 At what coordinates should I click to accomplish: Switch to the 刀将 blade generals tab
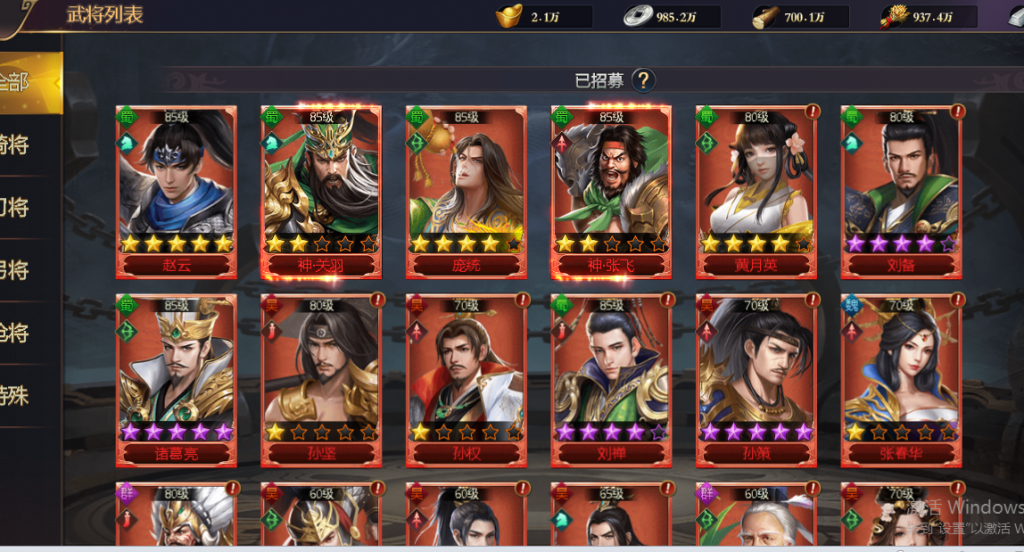[25, 208]
